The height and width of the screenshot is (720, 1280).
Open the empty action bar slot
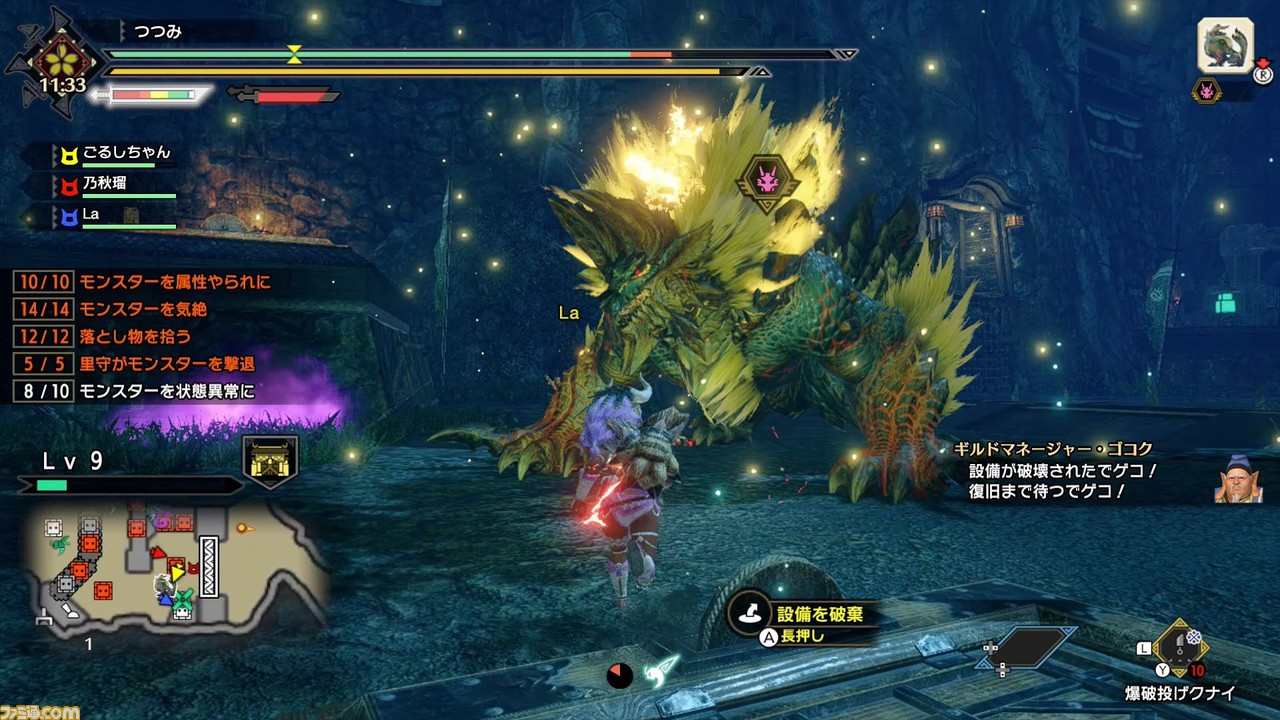(1030, 647)
